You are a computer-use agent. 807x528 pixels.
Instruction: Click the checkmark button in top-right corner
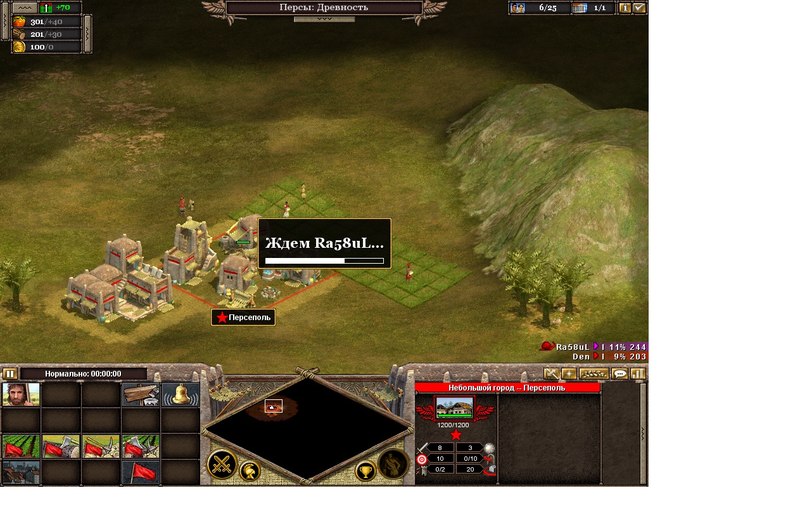tap(639, 8)
